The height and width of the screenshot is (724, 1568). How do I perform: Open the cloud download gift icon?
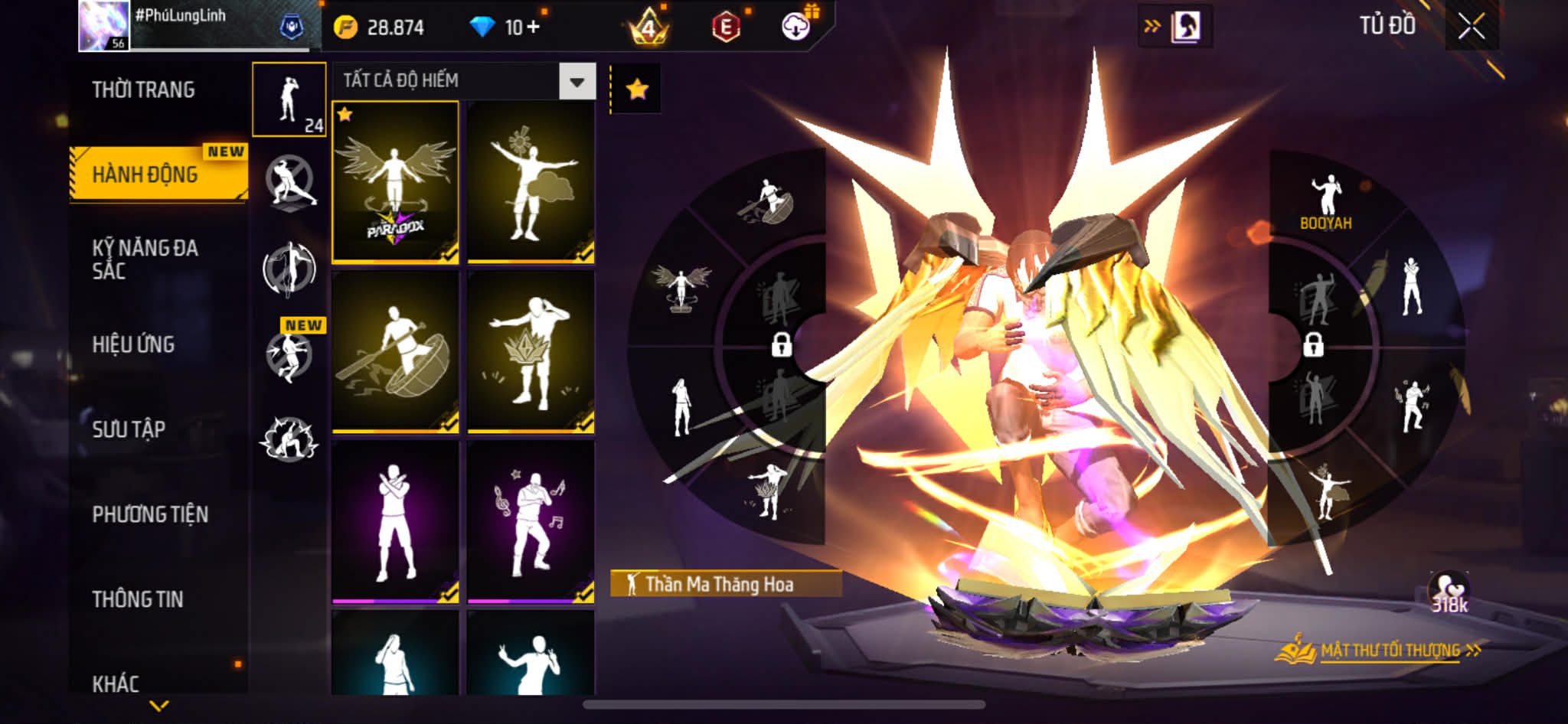[797, 27]
